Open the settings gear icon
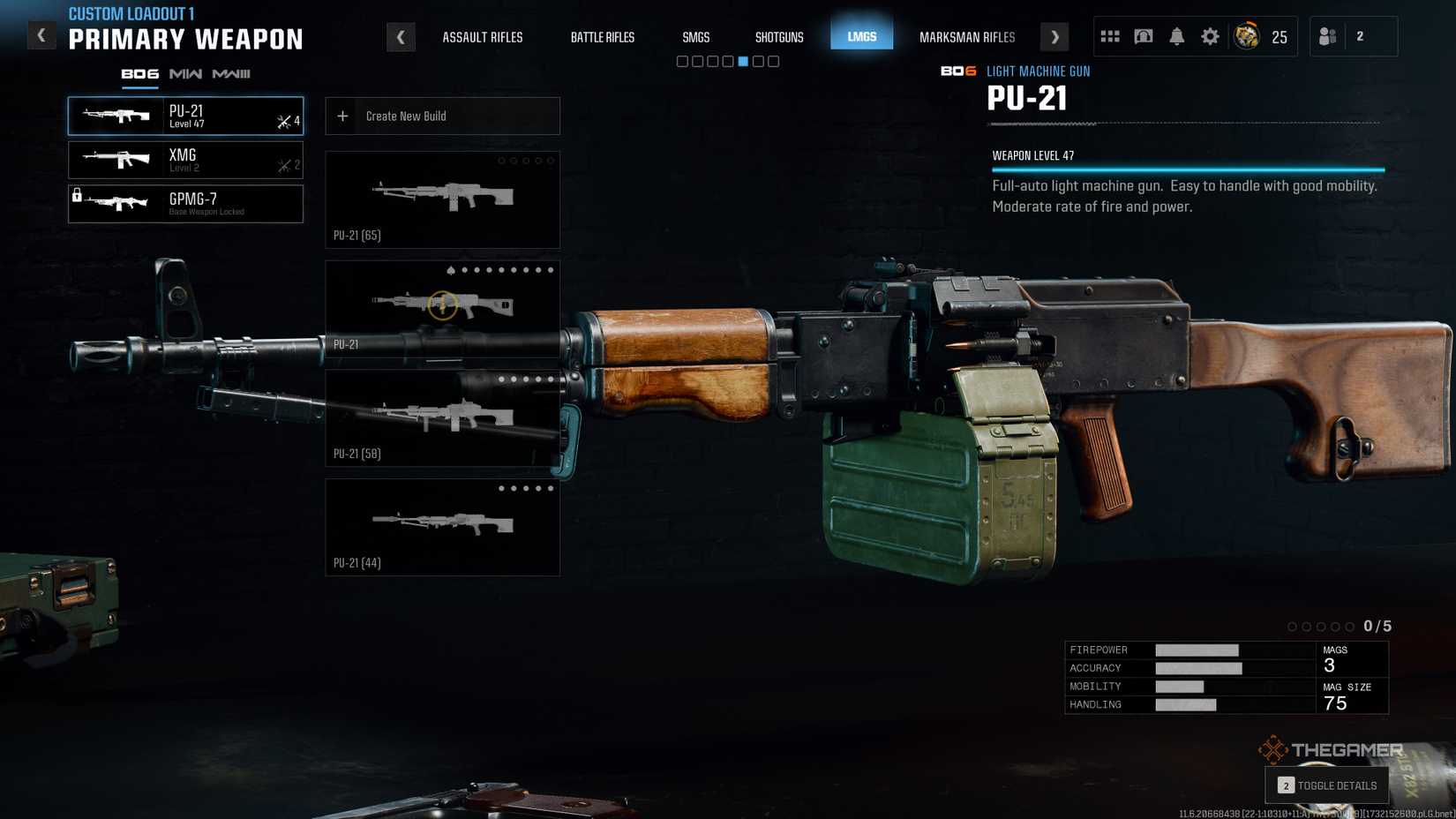This screenshot has width=1456, height=819. click(1210, 36)
